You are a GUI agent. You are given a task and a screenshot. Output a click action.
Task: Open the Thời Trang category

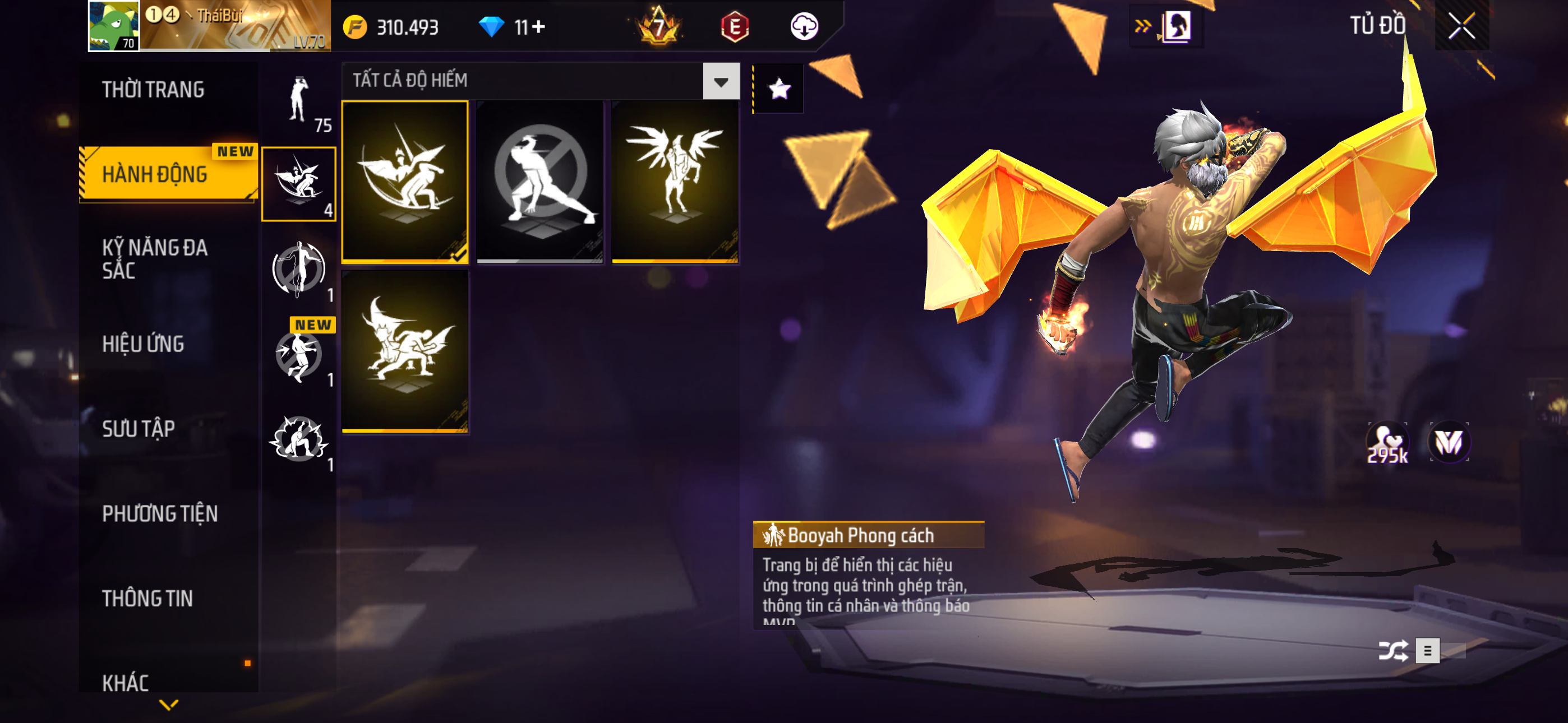pos(154,90)
